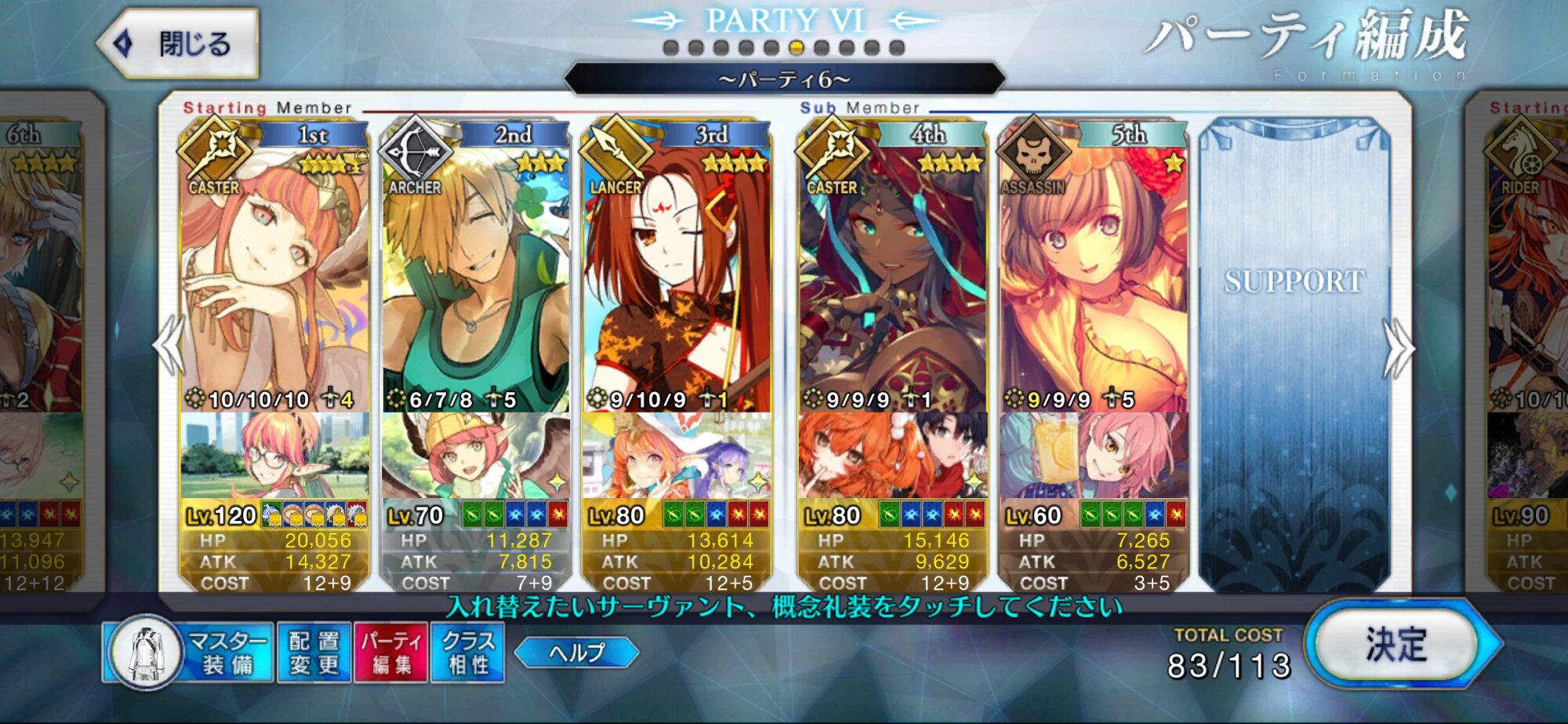The image size is (1568, 724).
Task: Select the Lv.120 Caster's craft essence
Action: tap(274, 455)
